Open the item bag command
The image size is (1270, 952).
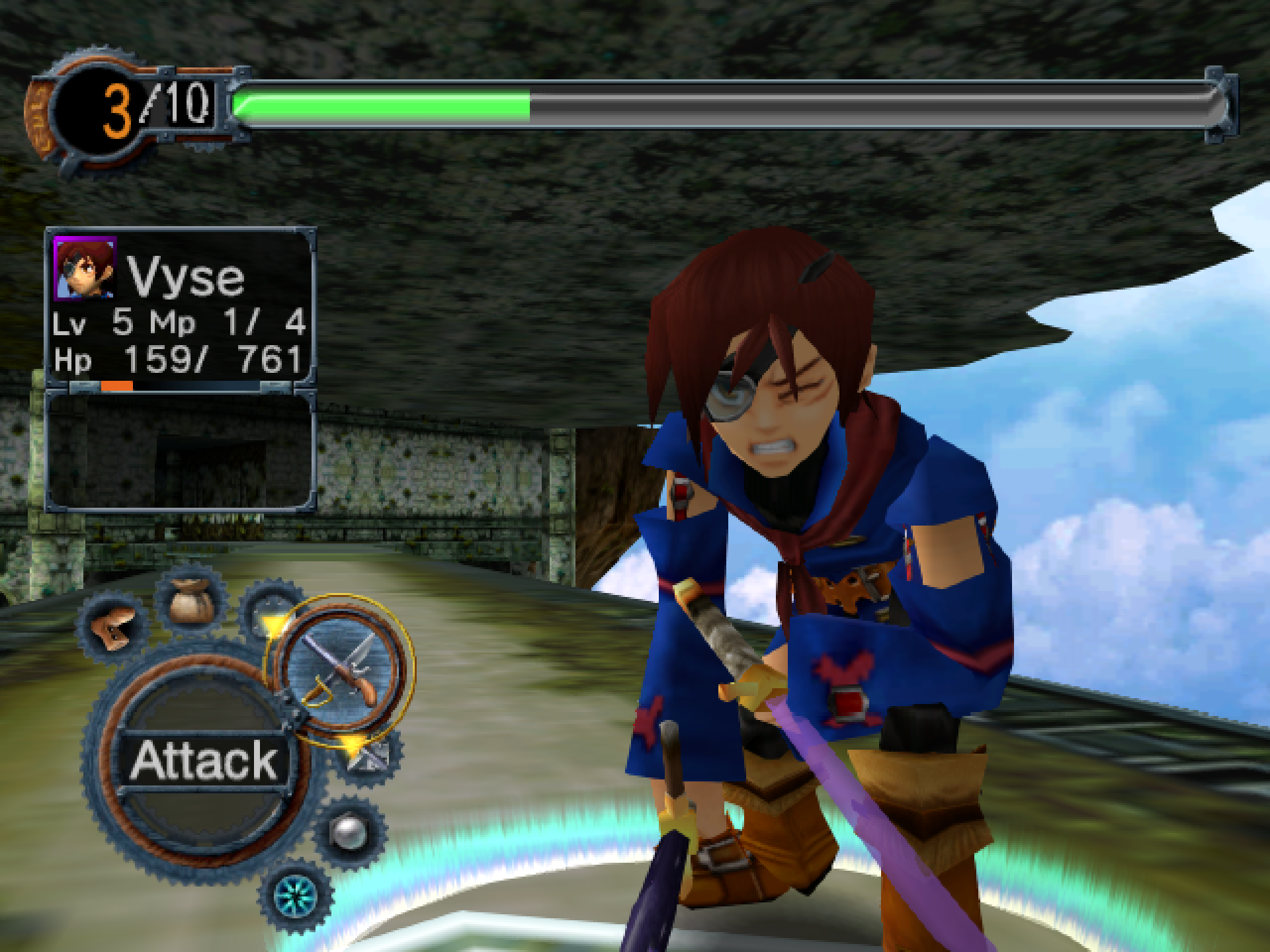[x=191, y=599]
